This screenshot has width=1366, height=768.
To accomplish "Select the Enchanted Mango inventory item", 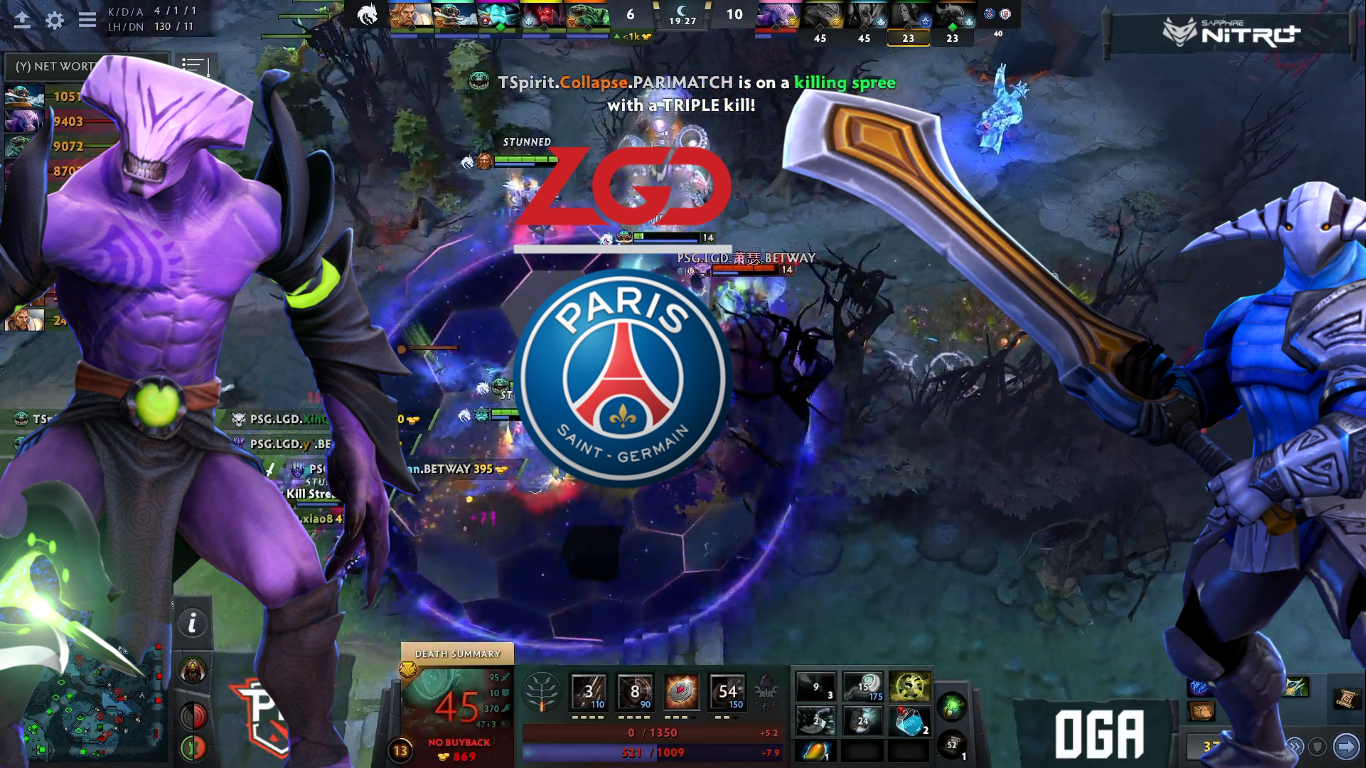I will pyautogui.click(x=817, y=750).
